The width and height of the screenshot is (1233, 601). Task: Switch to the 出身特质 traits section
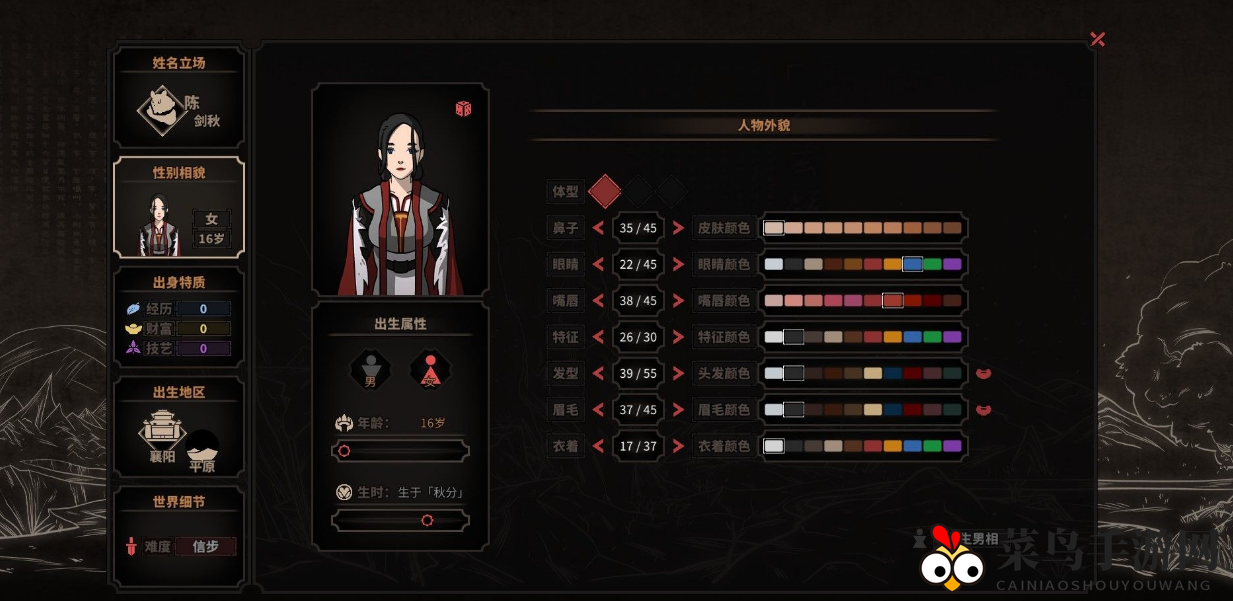[x=179, y=317]
